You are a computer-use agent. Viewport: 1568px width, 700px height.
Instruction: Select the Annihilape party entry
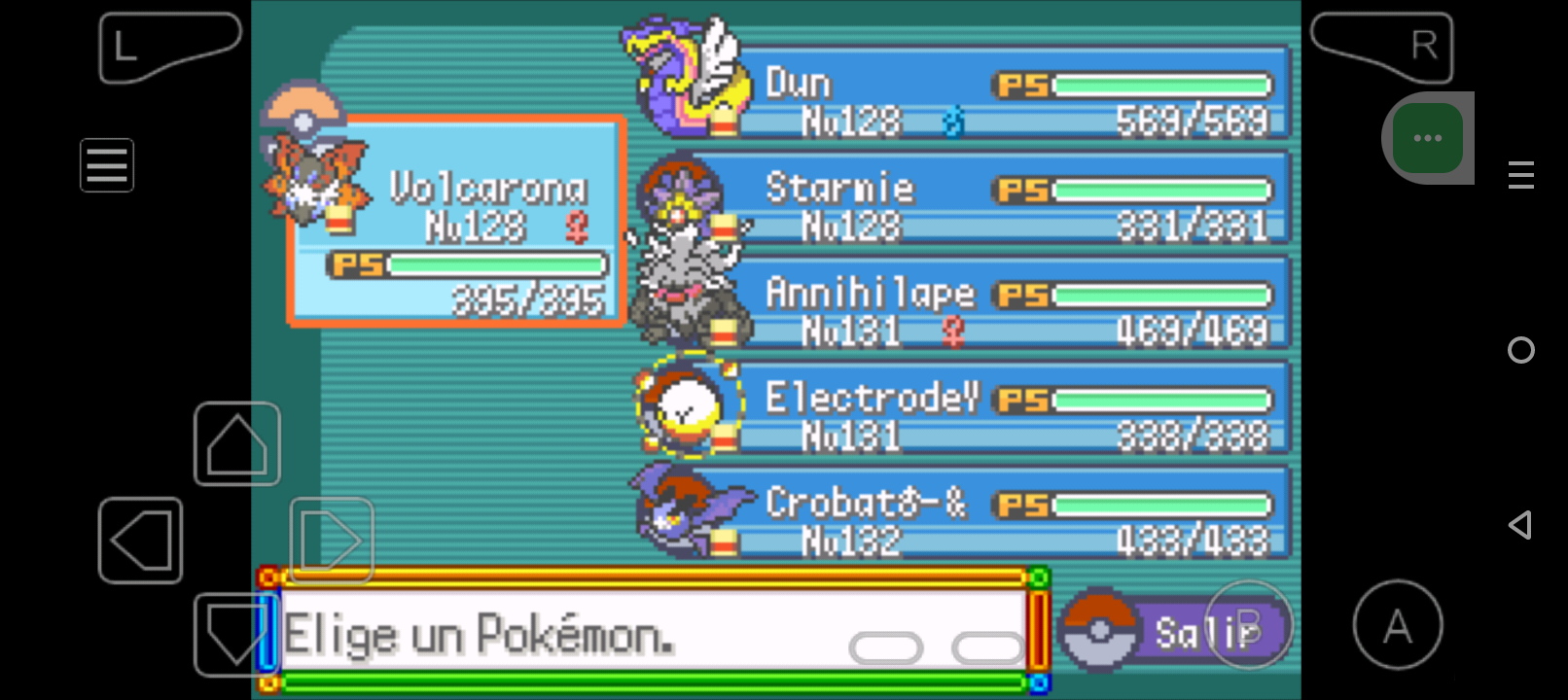coord(1012,305)
